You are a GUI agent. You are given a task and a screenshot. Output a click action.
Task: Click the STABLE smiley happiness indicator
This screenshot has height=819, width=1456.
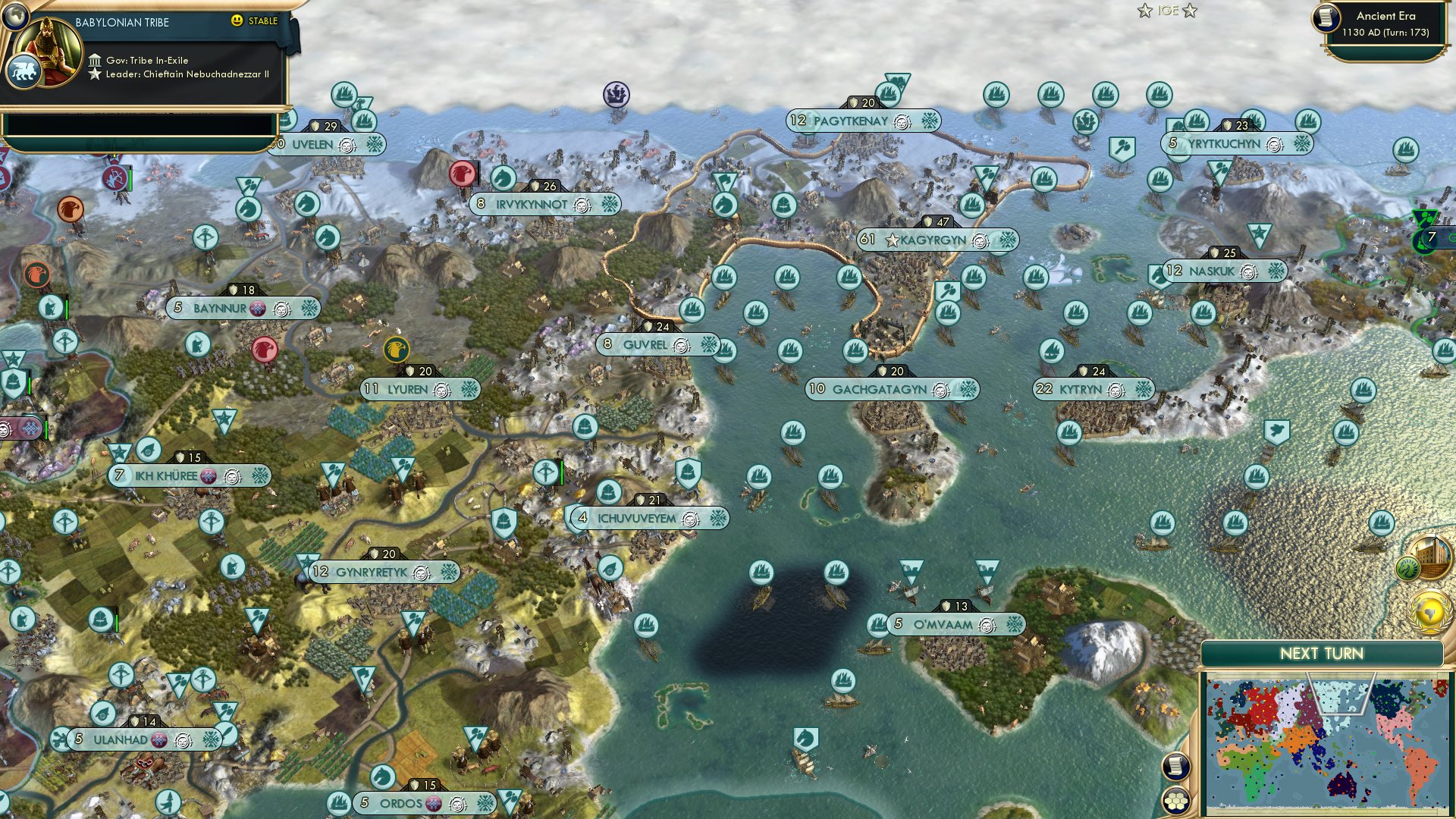[x=237, y=21]
